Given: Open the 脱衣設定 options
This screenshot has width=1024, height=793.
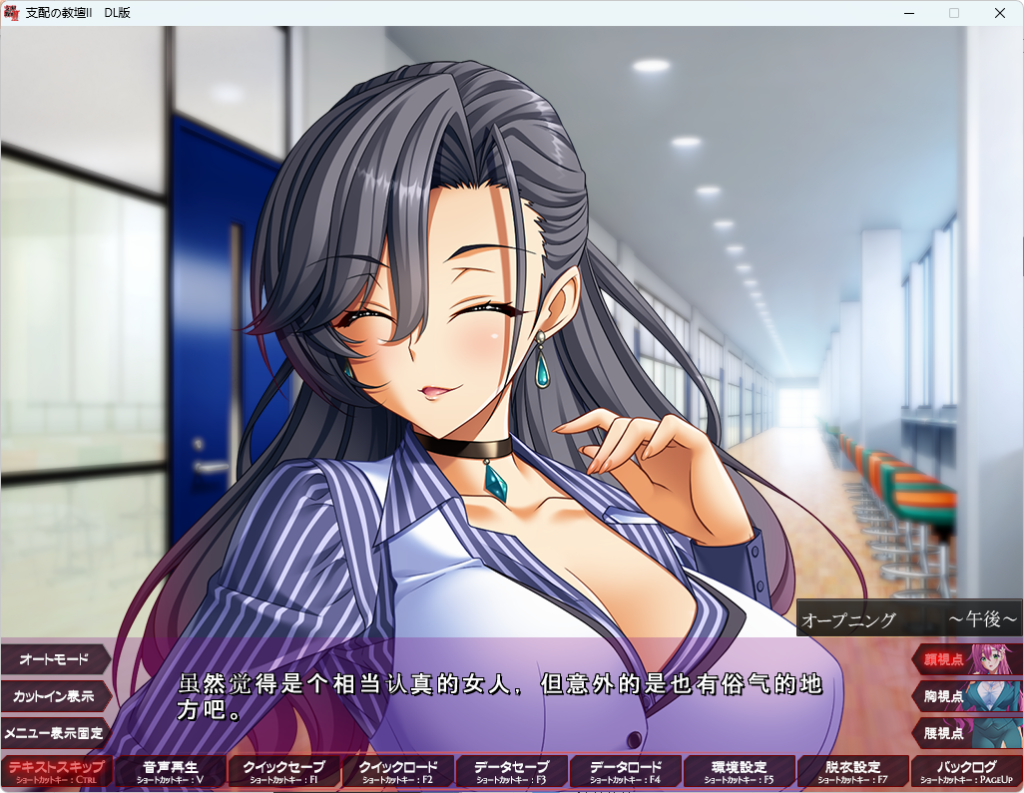Looking at the screenshot, I should click(853, 771).
